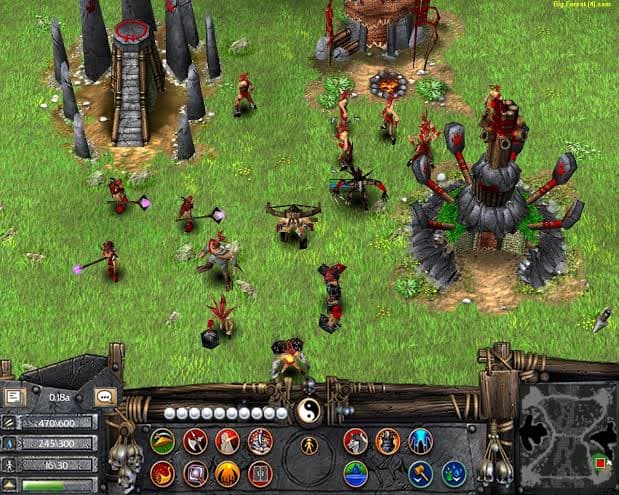
Task: Choose the grey wolf icon
Action: 355,440
